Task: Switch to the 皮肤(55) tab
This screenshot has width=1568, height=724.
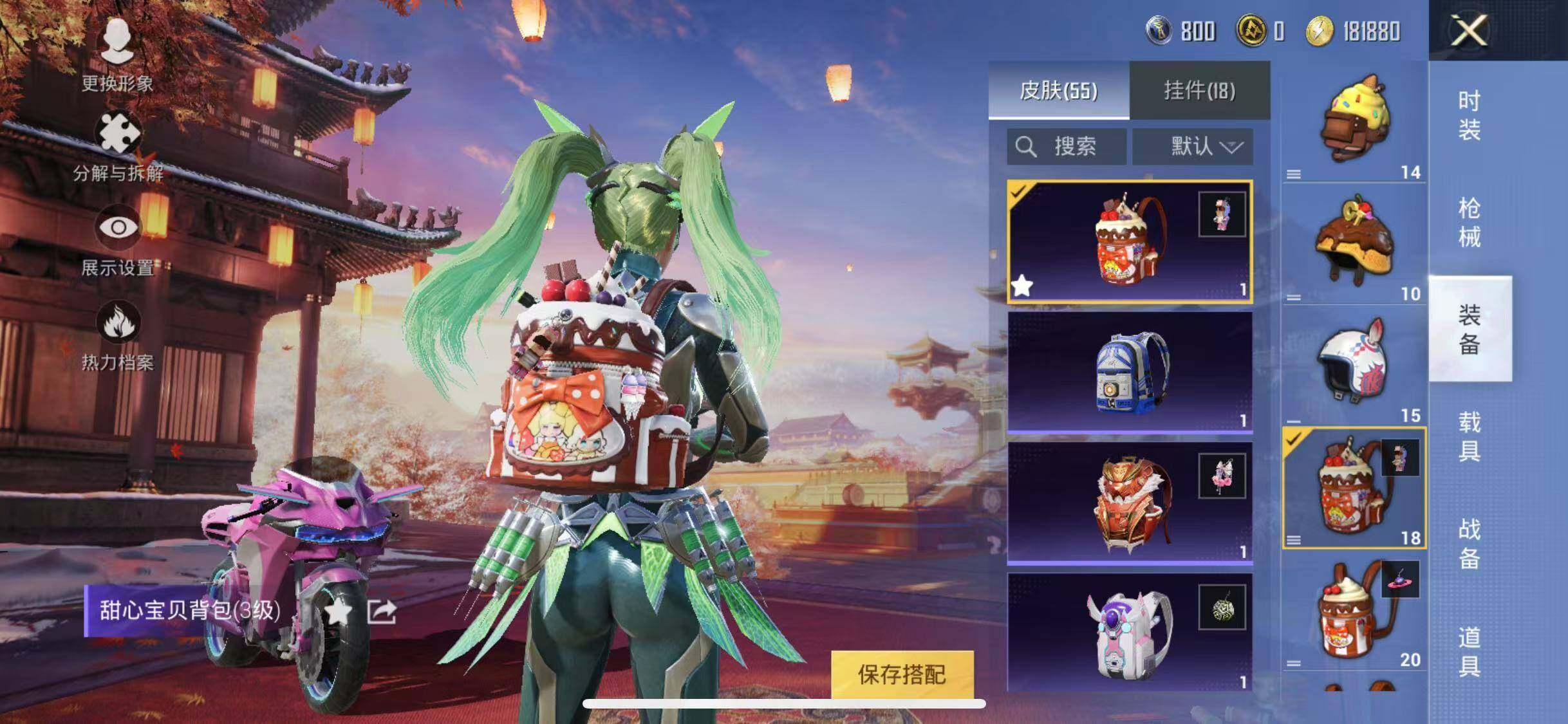Action: [x=1058, y=90]
